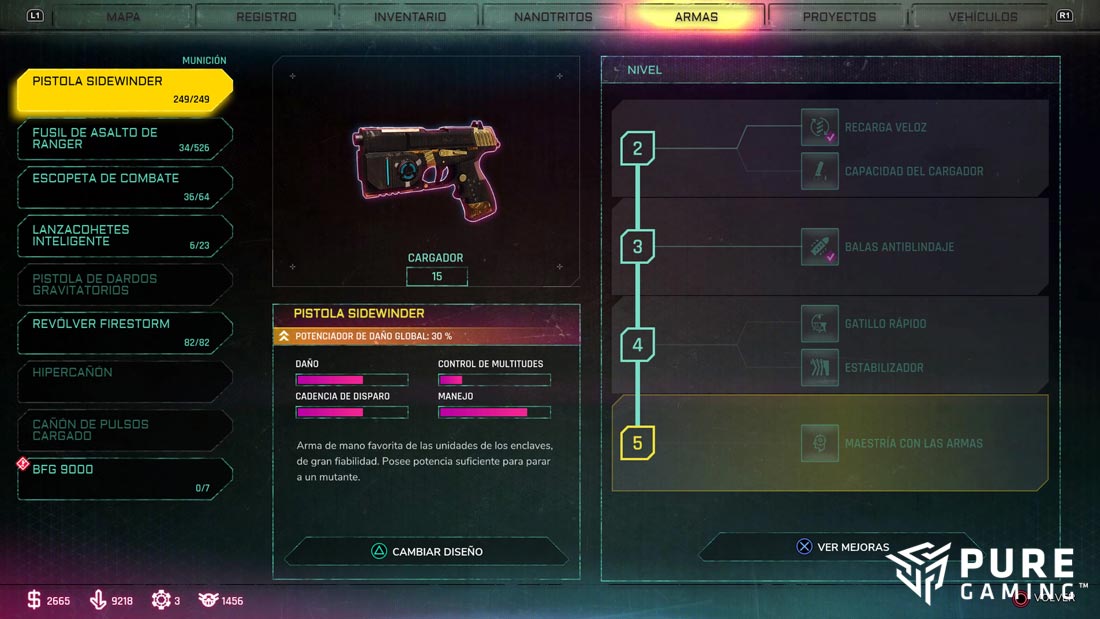Choose the Escopeta de Combate weapon
Viewport: 1100px width, 619px height.
point(125,187)
